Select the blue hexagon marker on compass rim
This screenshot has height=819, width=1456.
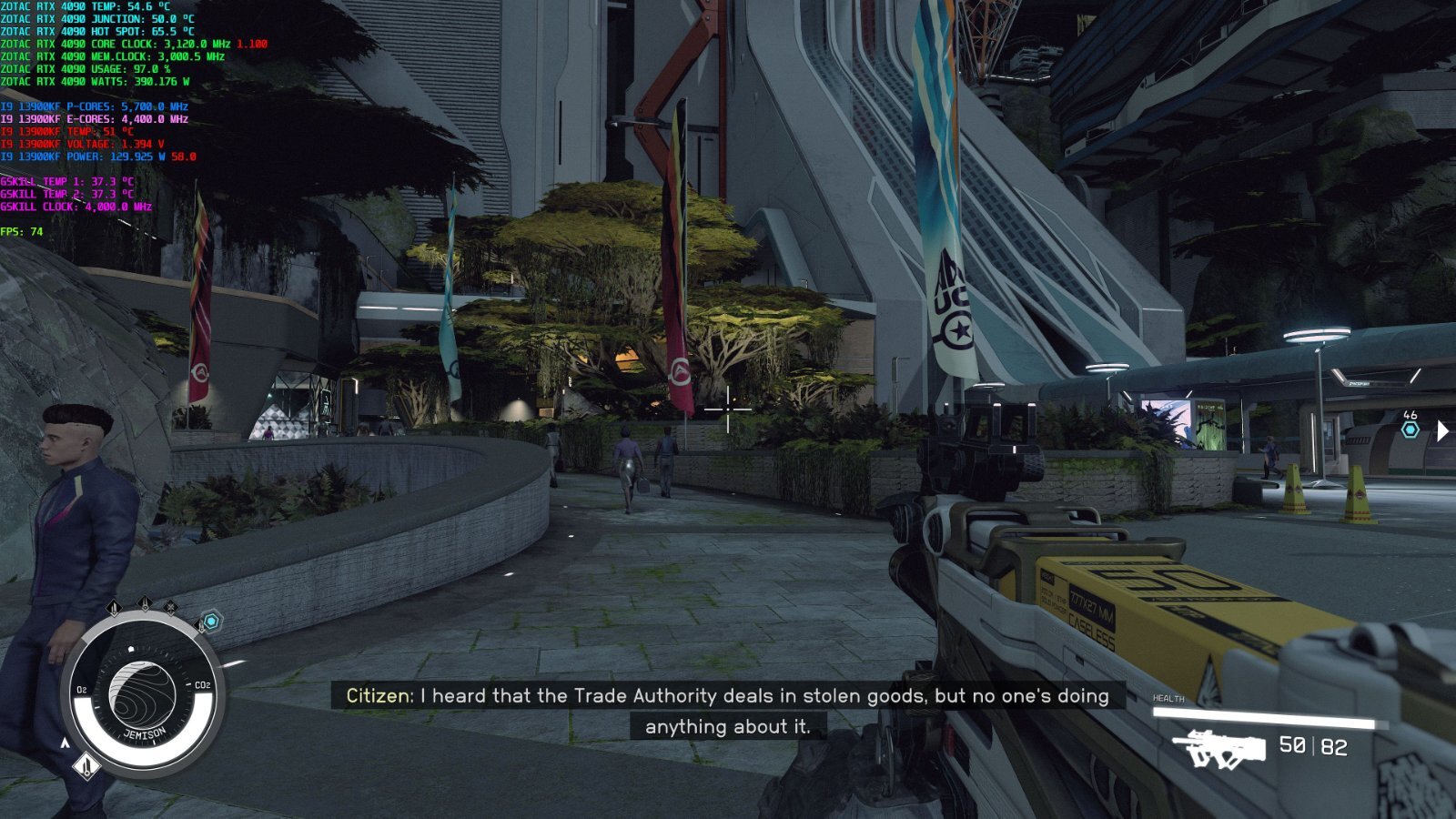[211, 622]
